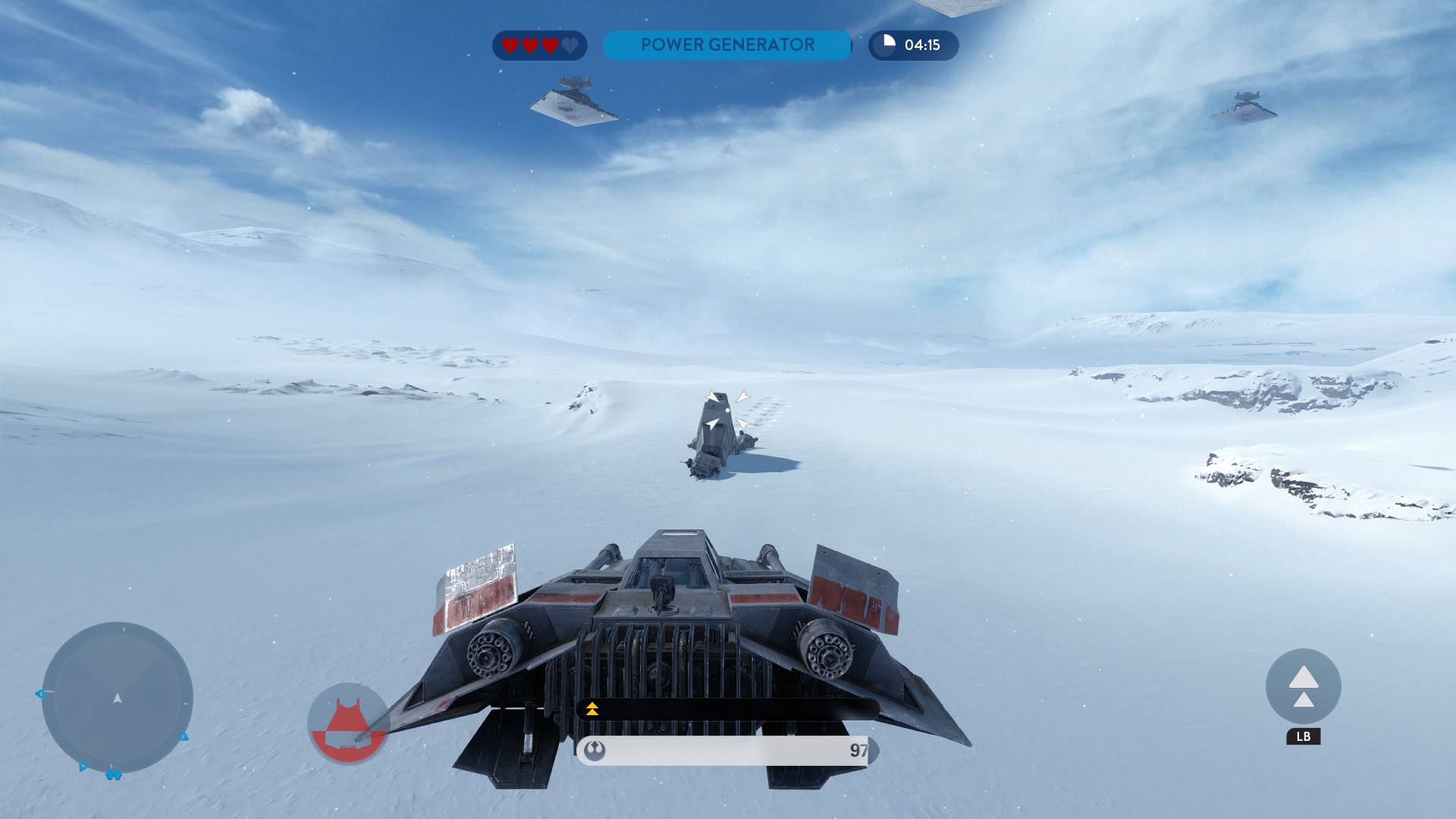Viewport: 1456px width, 819px height.
Task: Click the circular radar minimap
Action: tap(118, 697)
